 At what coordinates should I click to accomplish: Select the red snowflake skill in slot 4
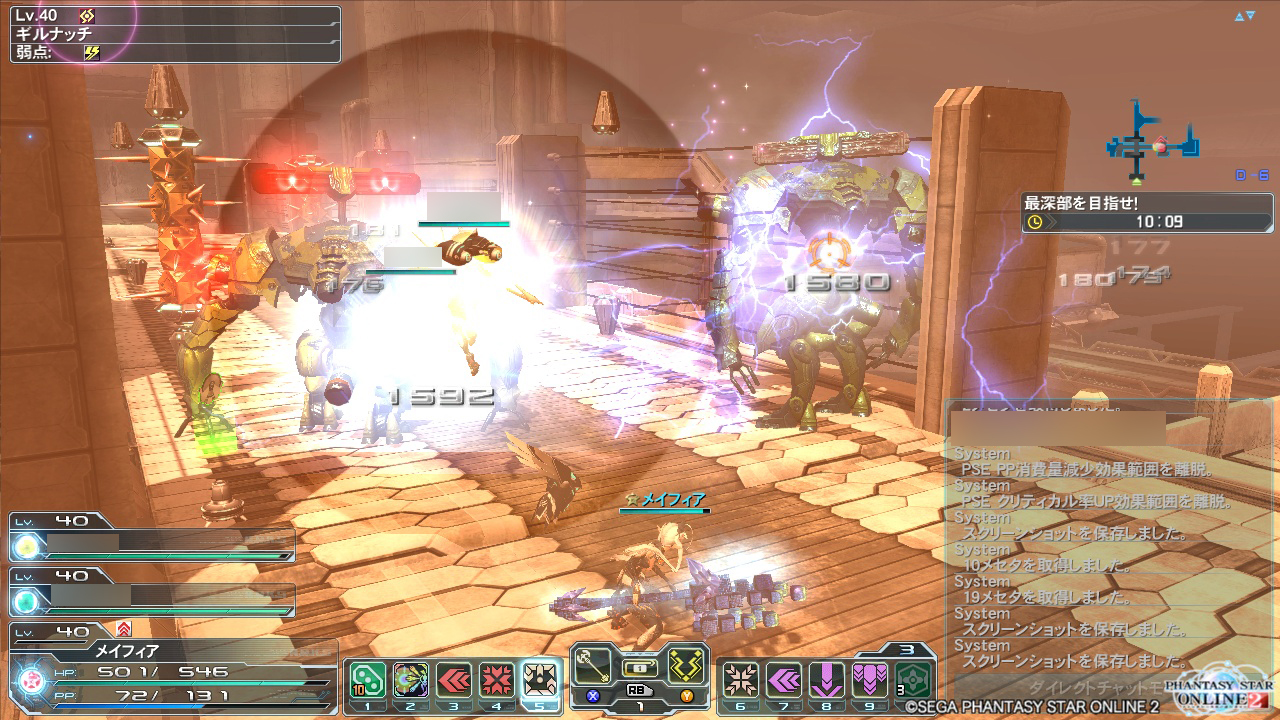pyautogui.click(x=496, y=681)
